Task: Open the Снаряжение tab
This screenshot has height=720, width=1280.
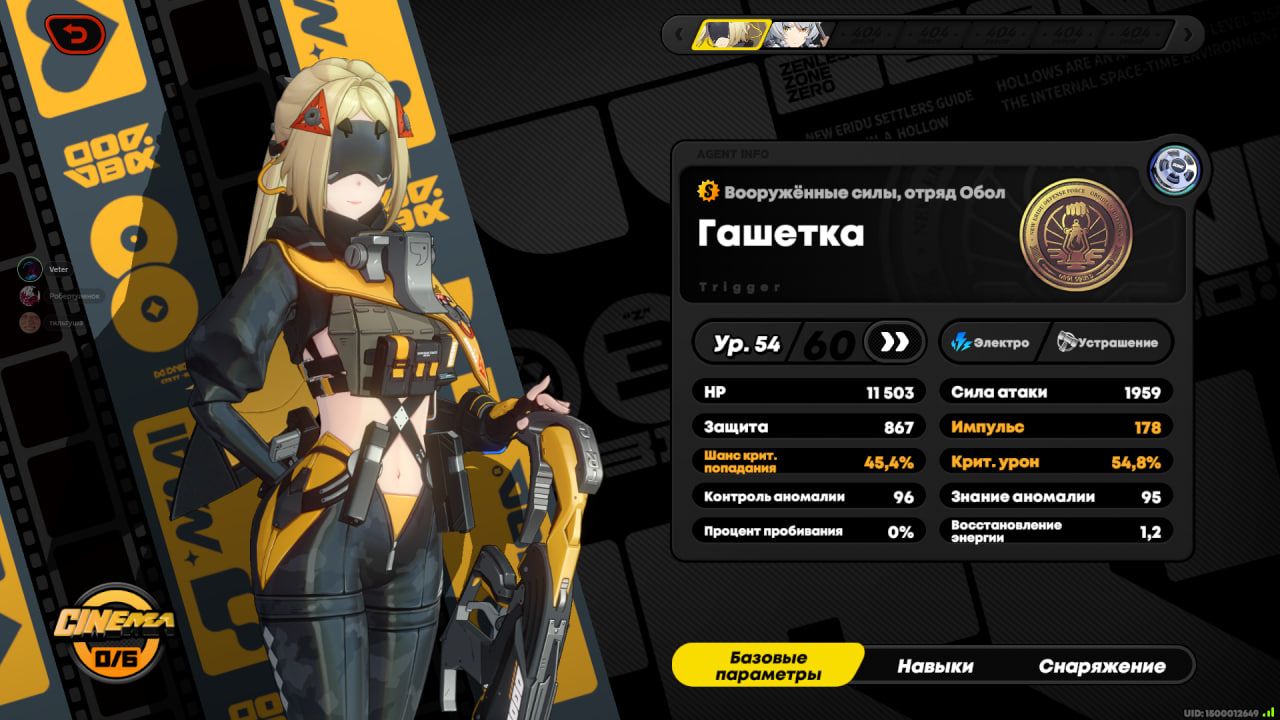Action: pyautogui.click(x=1101, y=666)
